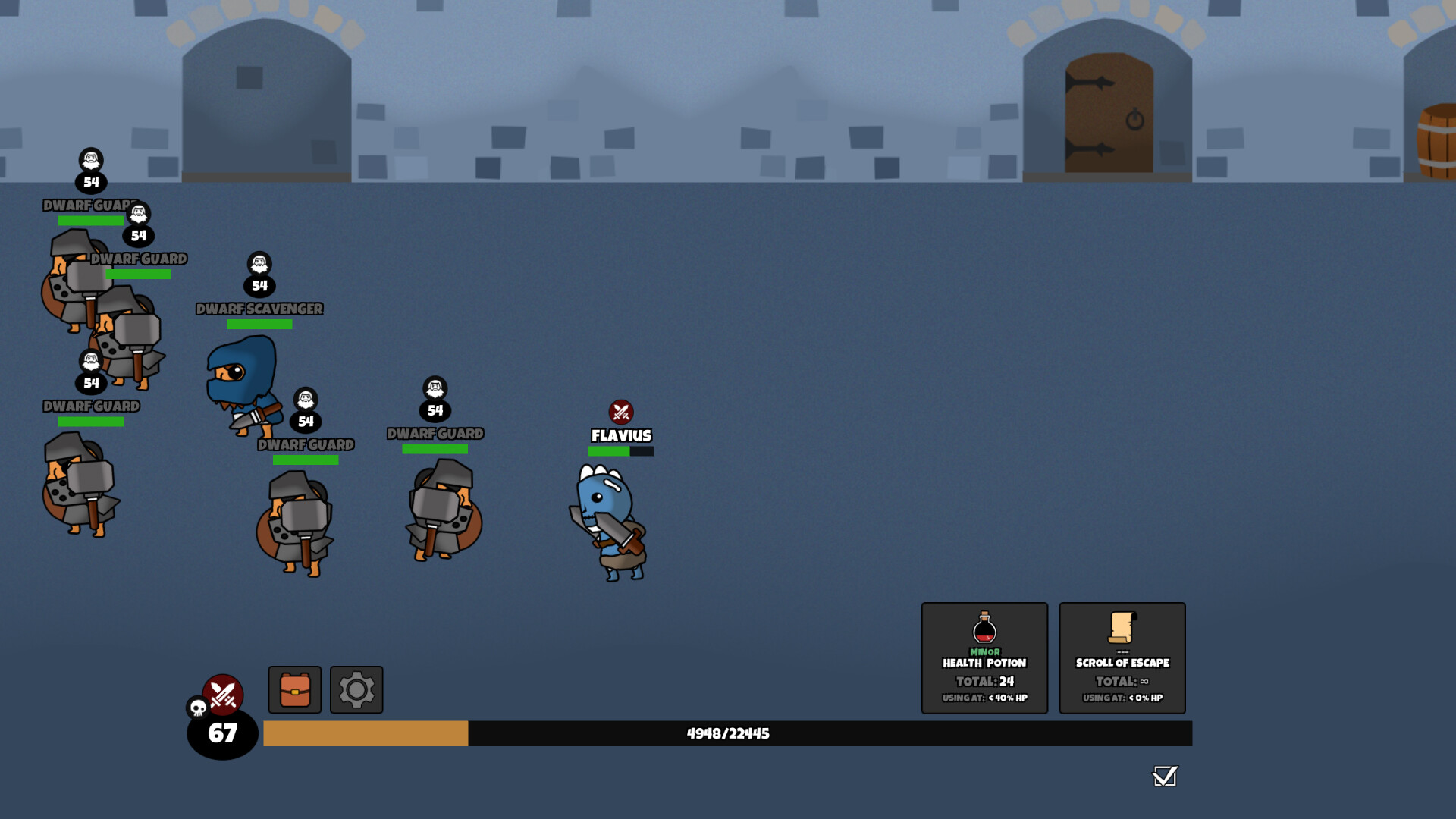Screen dimensions: 1456x819
Task: Toggle Scroll of Escape auto-use setting
Action: (x=1122, y=698)
